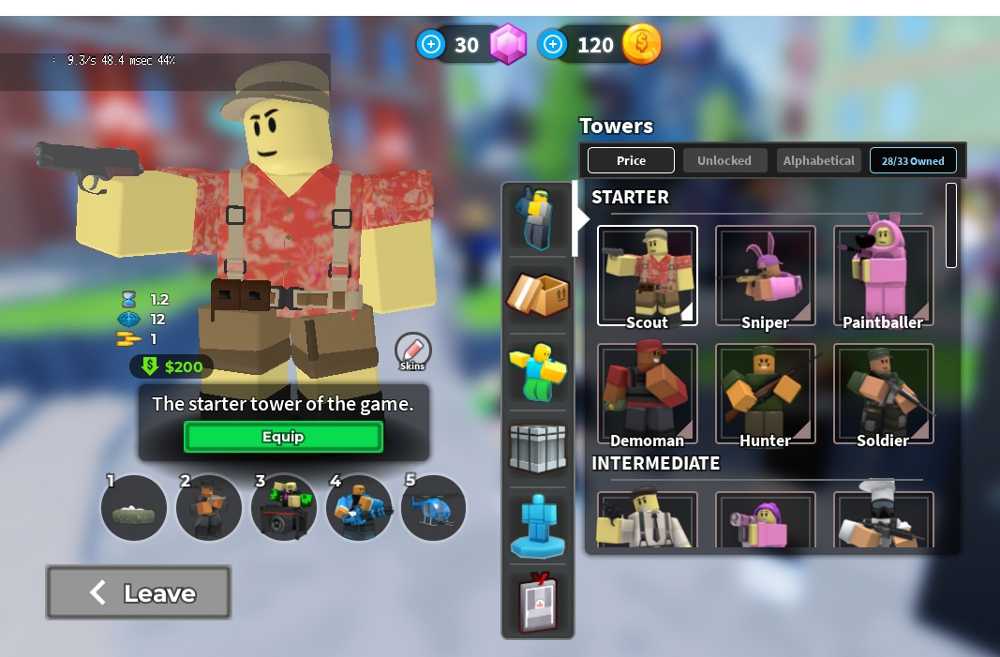Select the Scout tower tile
The image size is (1000, 657).
[x=647, y=276]
